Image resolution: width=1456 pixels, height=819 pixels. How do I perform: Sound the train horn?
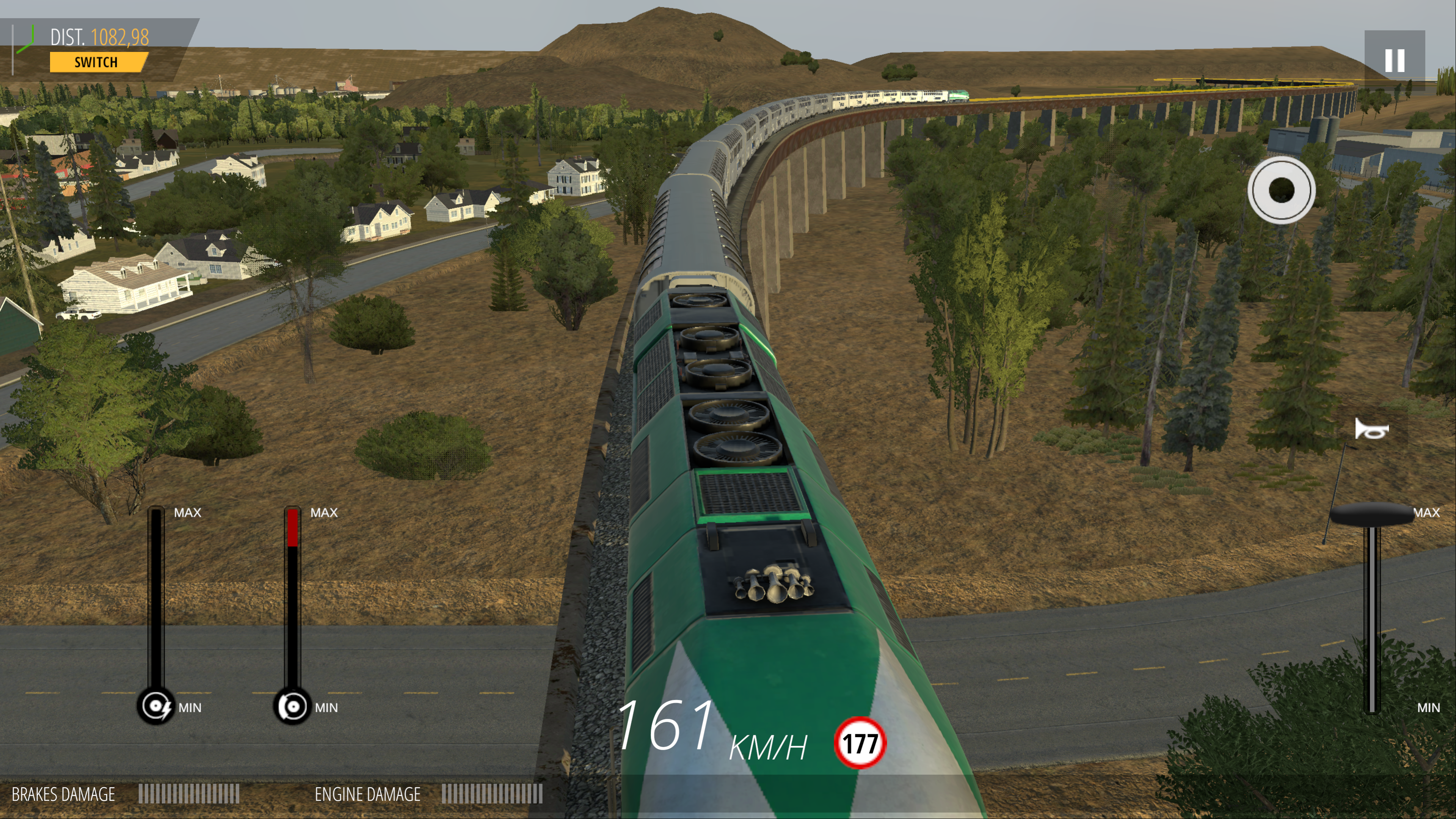click(1372, 430)
